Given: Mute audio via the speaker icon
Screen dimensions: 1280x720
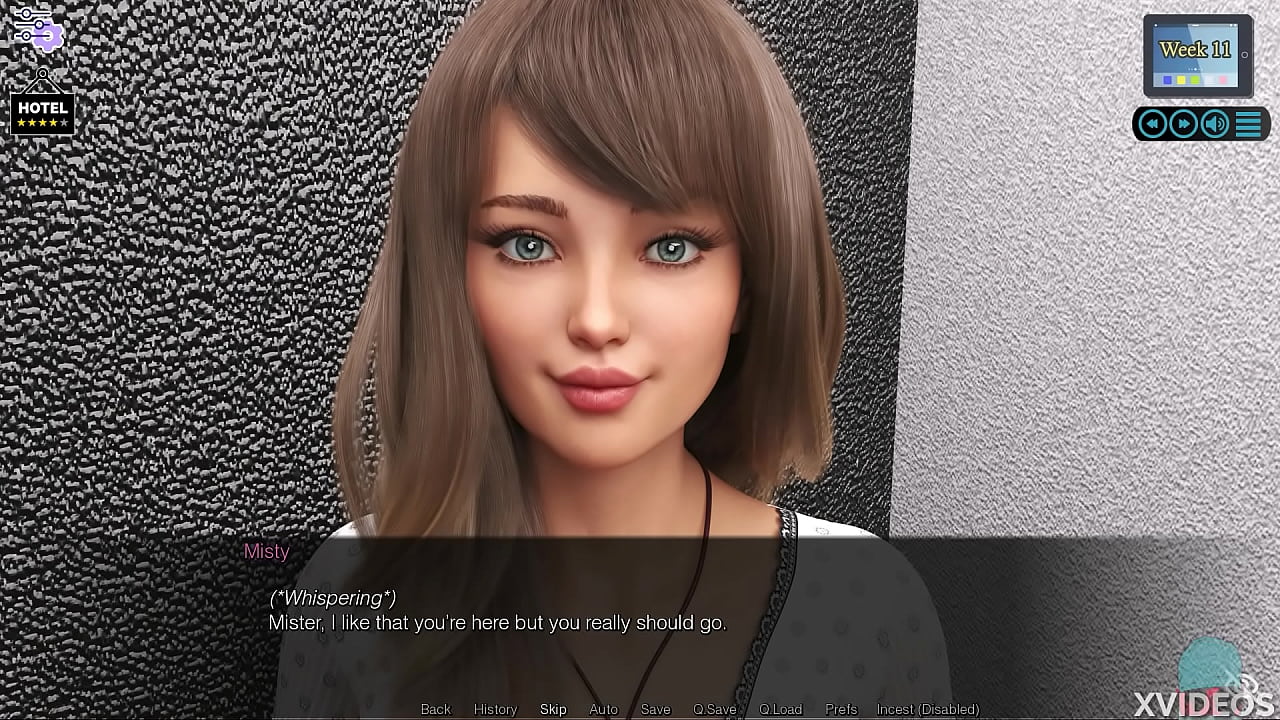Looking at the screenshot, I should click(x=1213, y=123).
